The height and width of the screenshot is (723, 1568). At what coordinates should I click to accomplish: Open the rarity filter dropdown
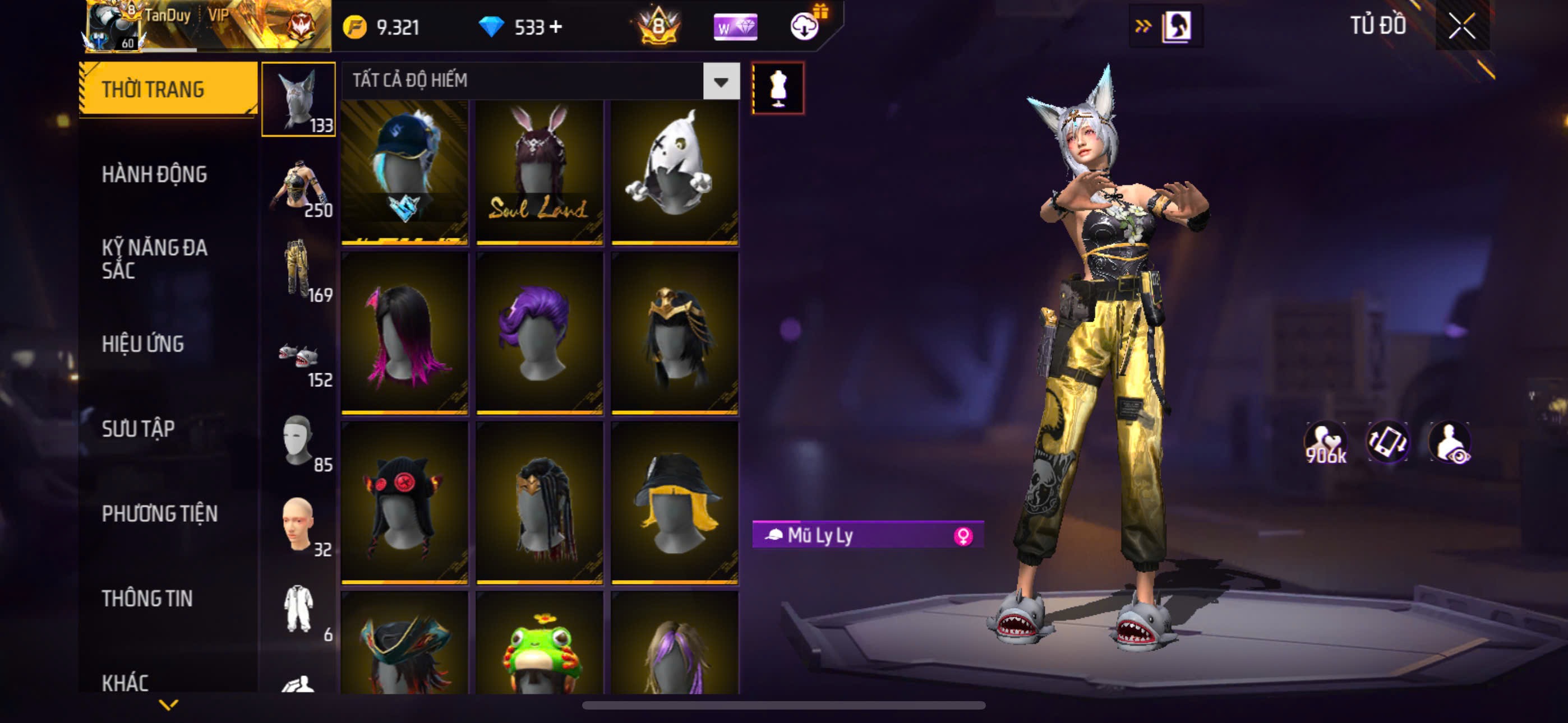(721, 81)
